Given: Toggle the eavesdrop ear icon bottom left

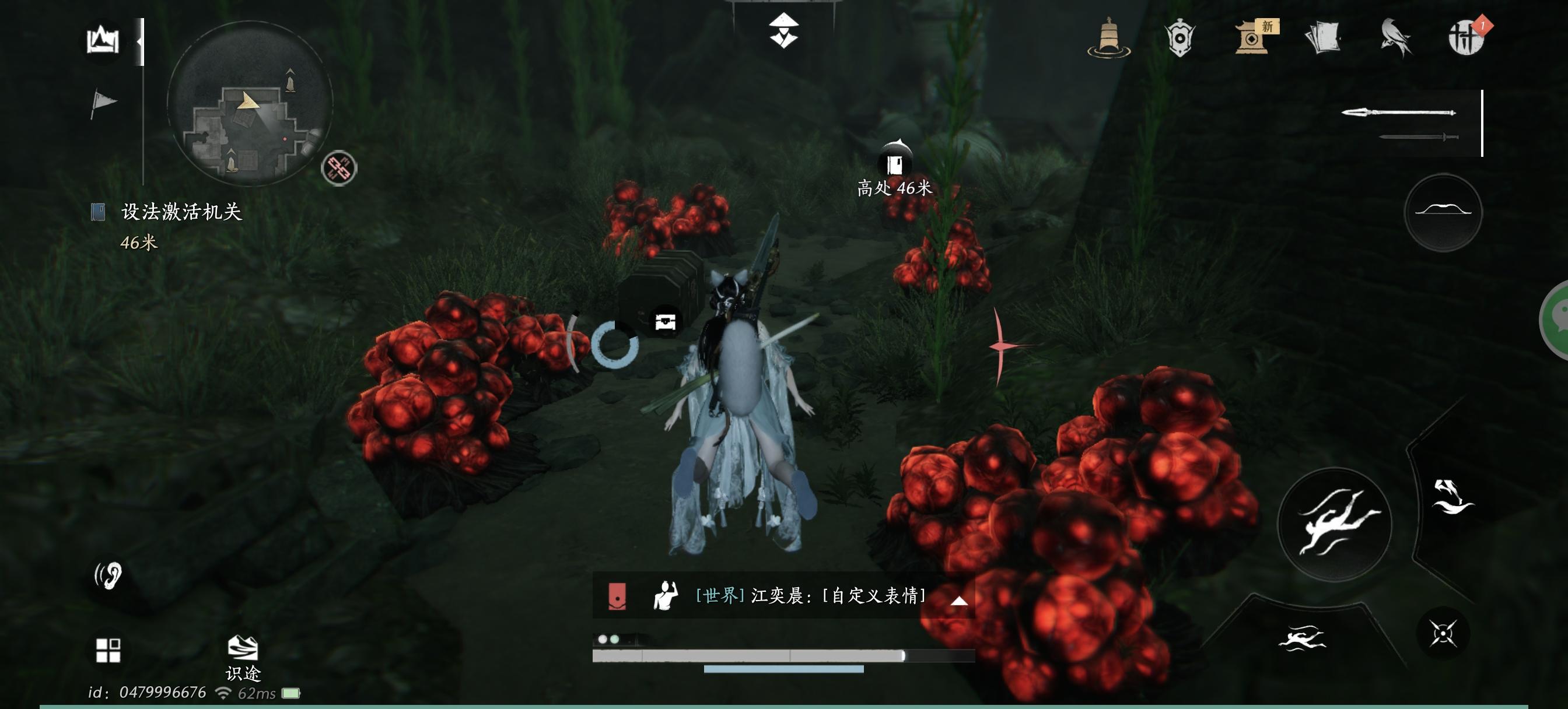Looking at the screenshot, I should pos(110,575).
